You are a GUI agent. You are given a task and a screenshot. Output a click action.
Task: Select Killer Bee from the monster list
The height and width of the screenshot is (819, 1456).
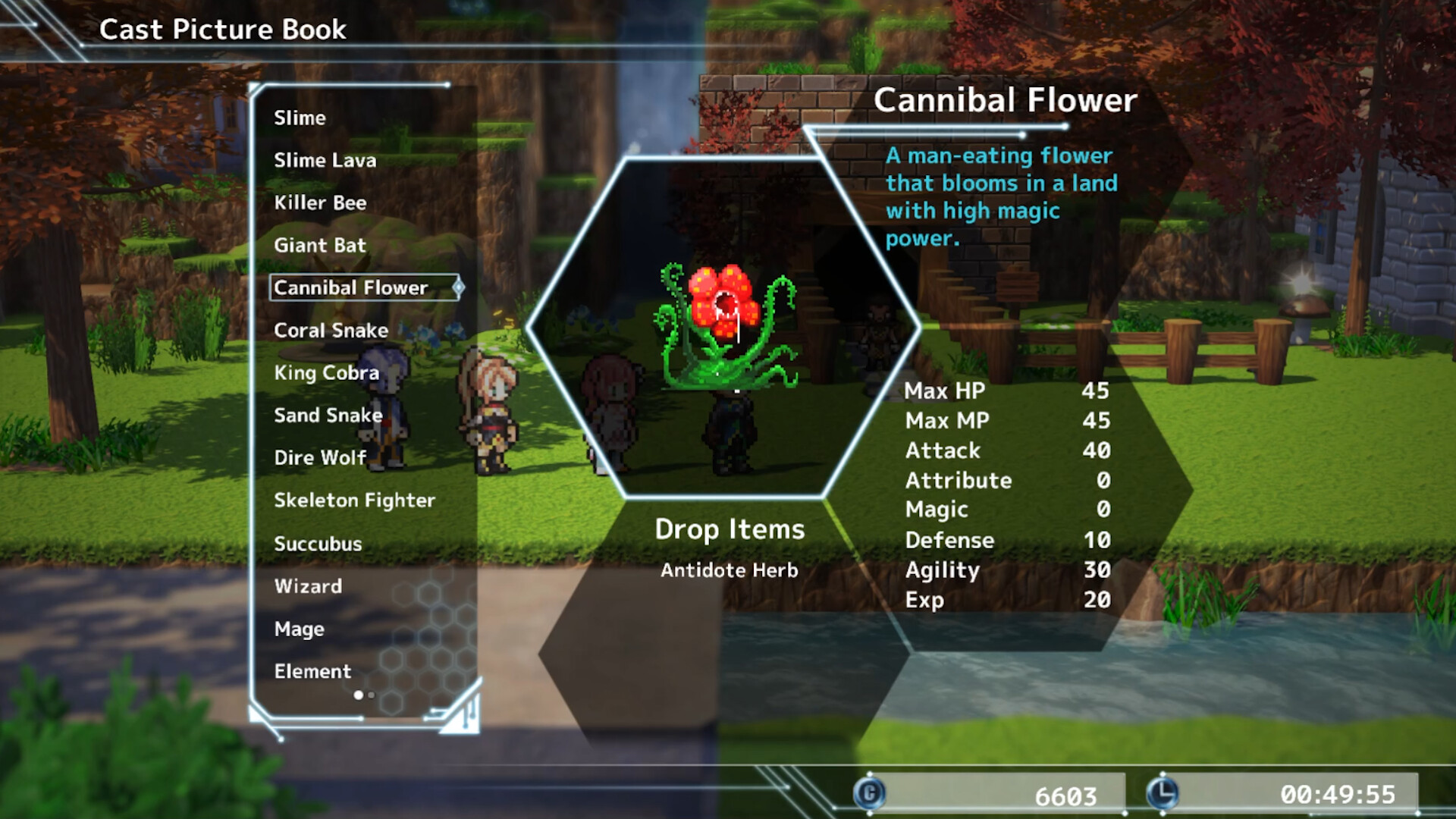321,202
